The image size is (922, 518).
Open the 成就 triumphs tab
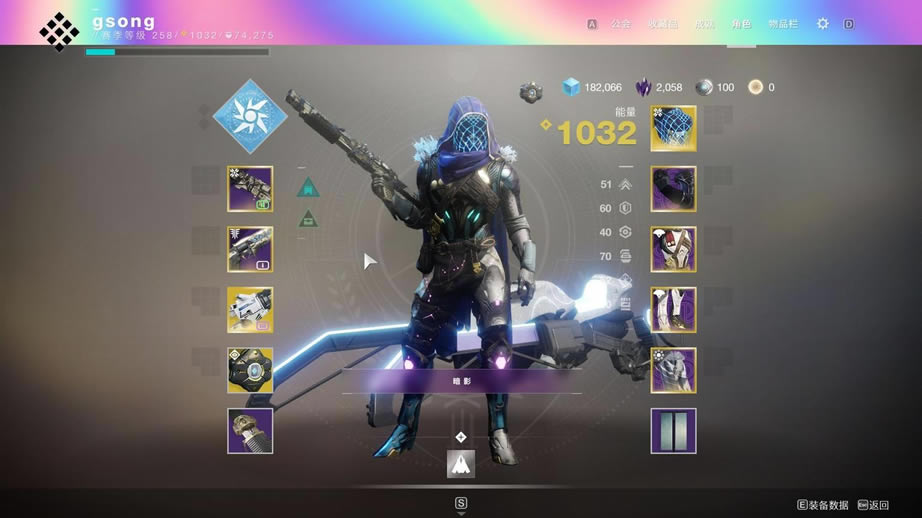(x=703, y=24)
